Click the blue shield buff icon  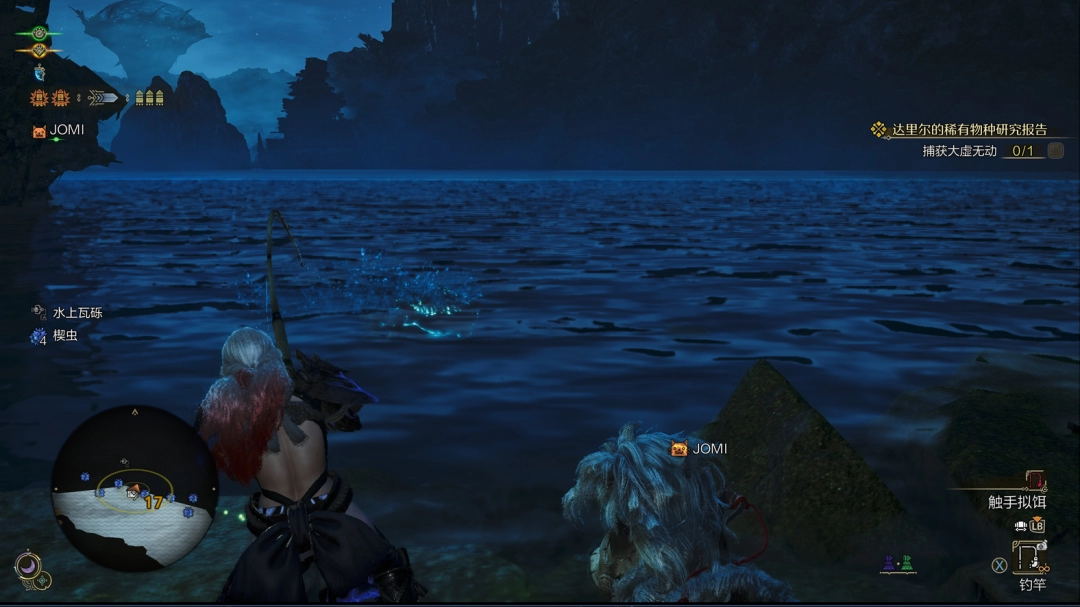tap(39, 72)
